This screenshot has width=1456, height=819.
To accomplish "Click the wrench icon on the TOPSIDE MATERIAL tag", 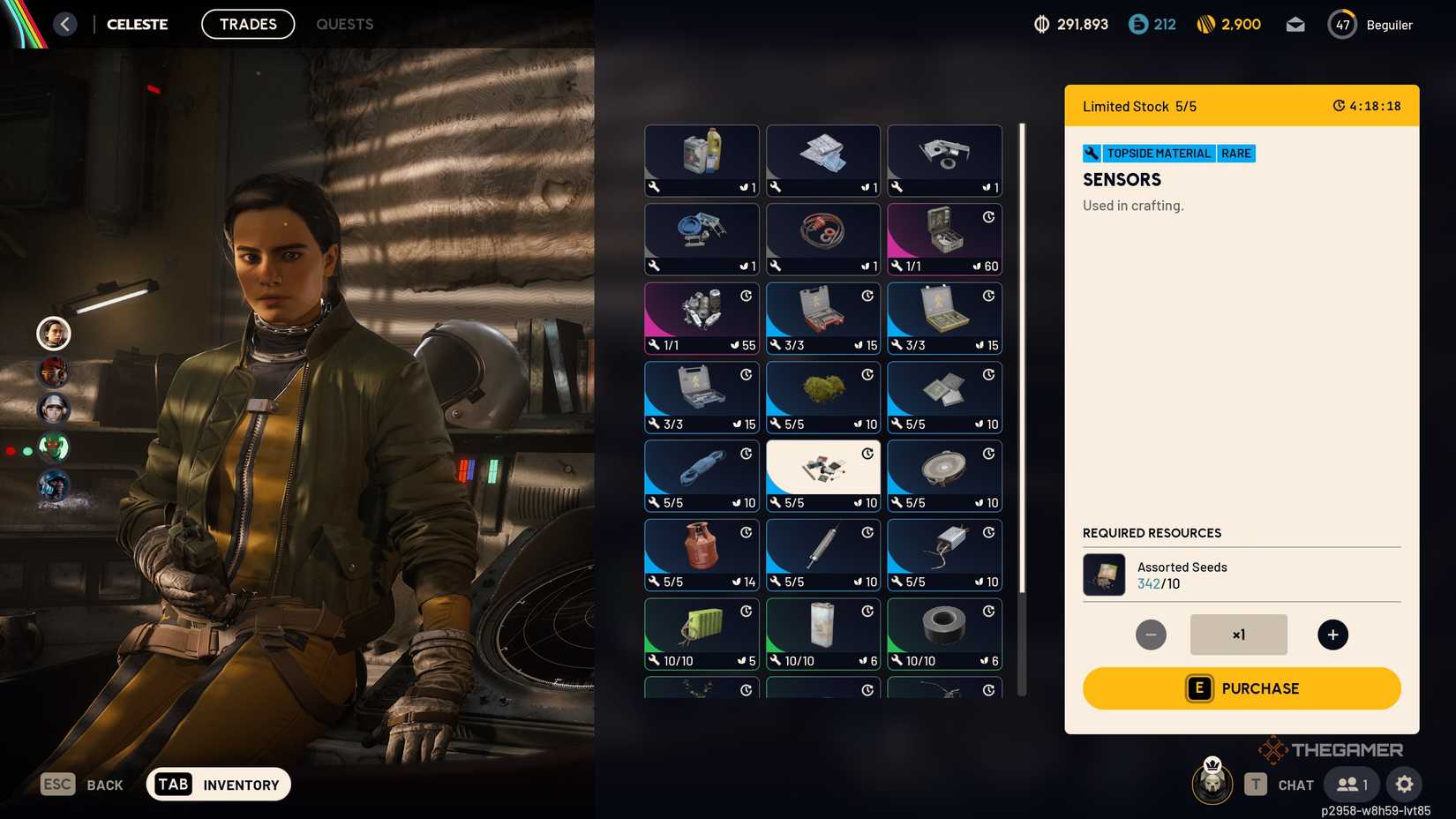I will (1092, 153).
